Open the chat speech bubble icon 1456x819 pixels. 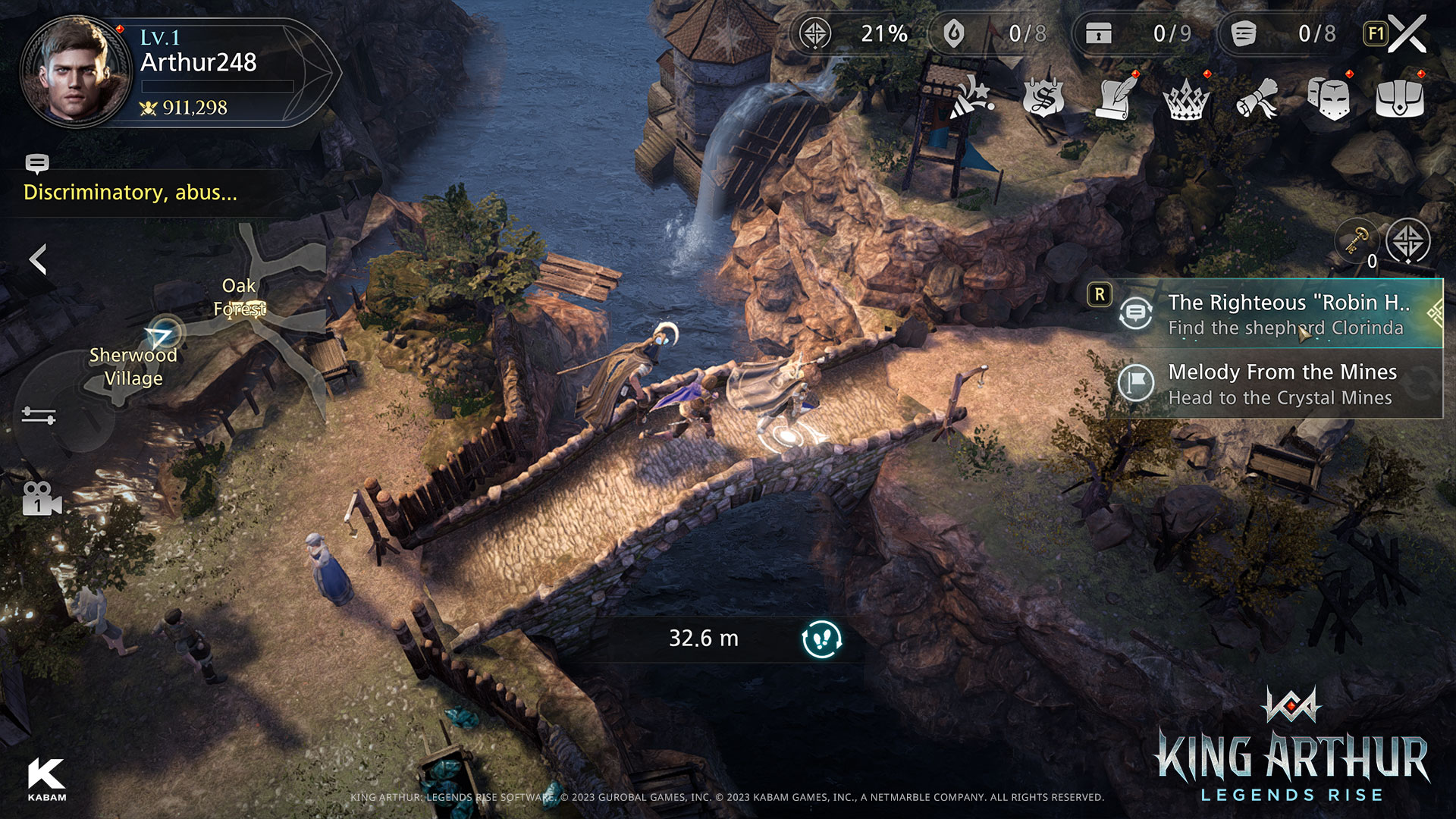[38, 163]
